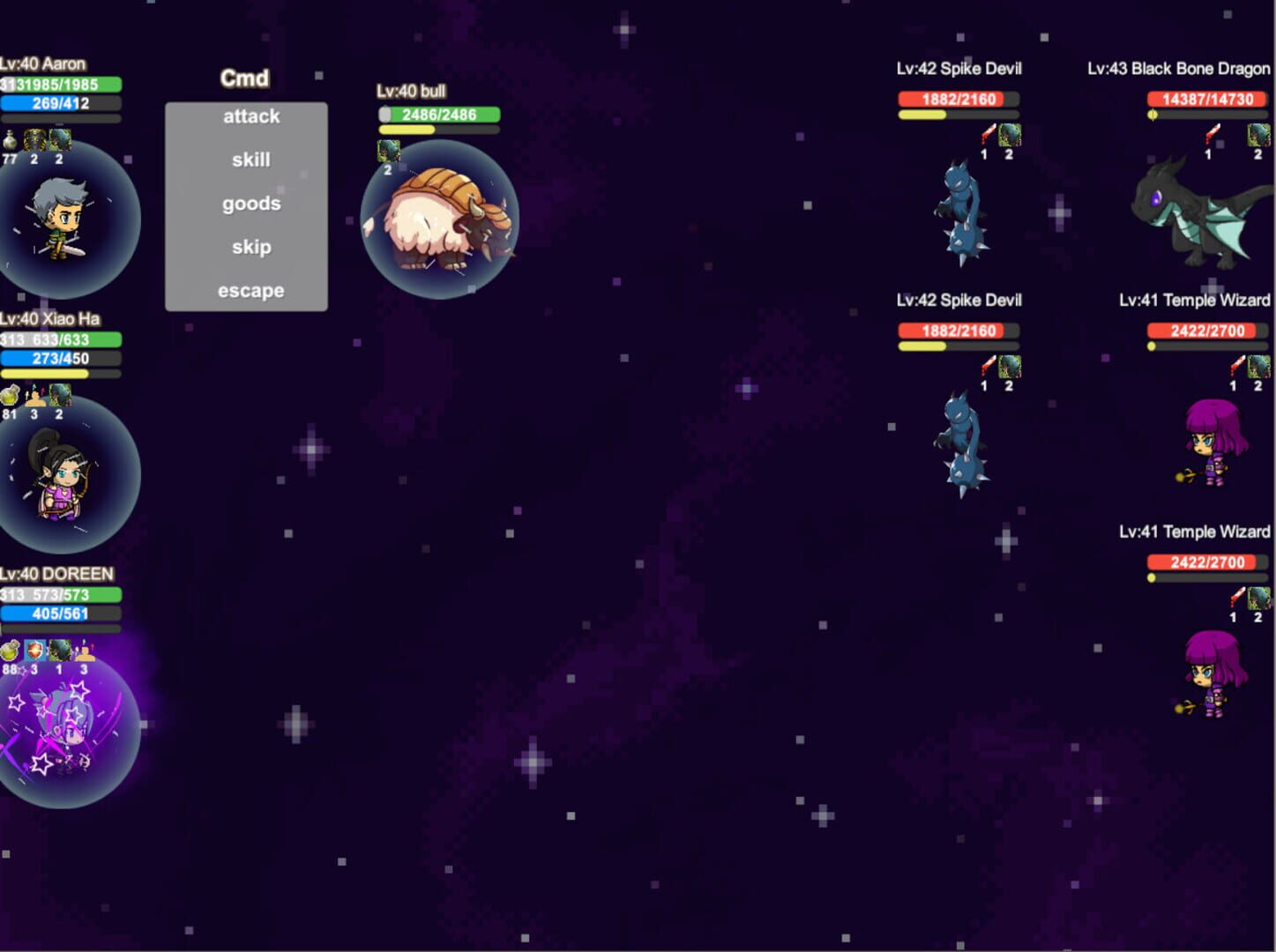Click the upper Spike Devil's red health bar
Image resolution: width=1276 pixels, height=952 pixels.
(x=959, y=99)
